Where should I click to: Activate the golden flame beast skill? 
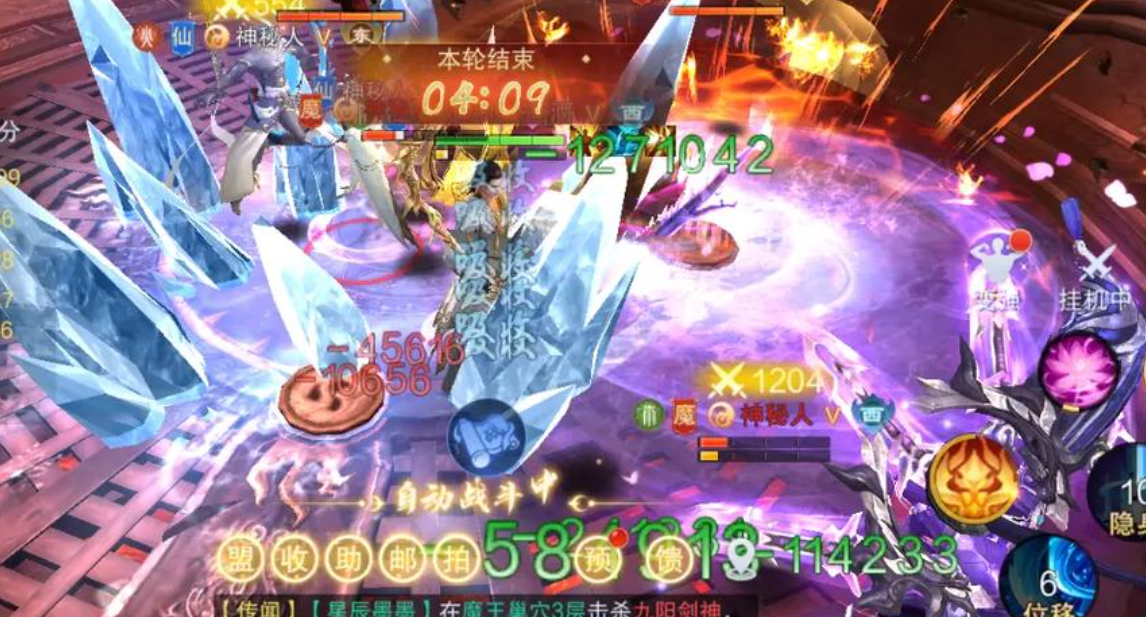973,479
